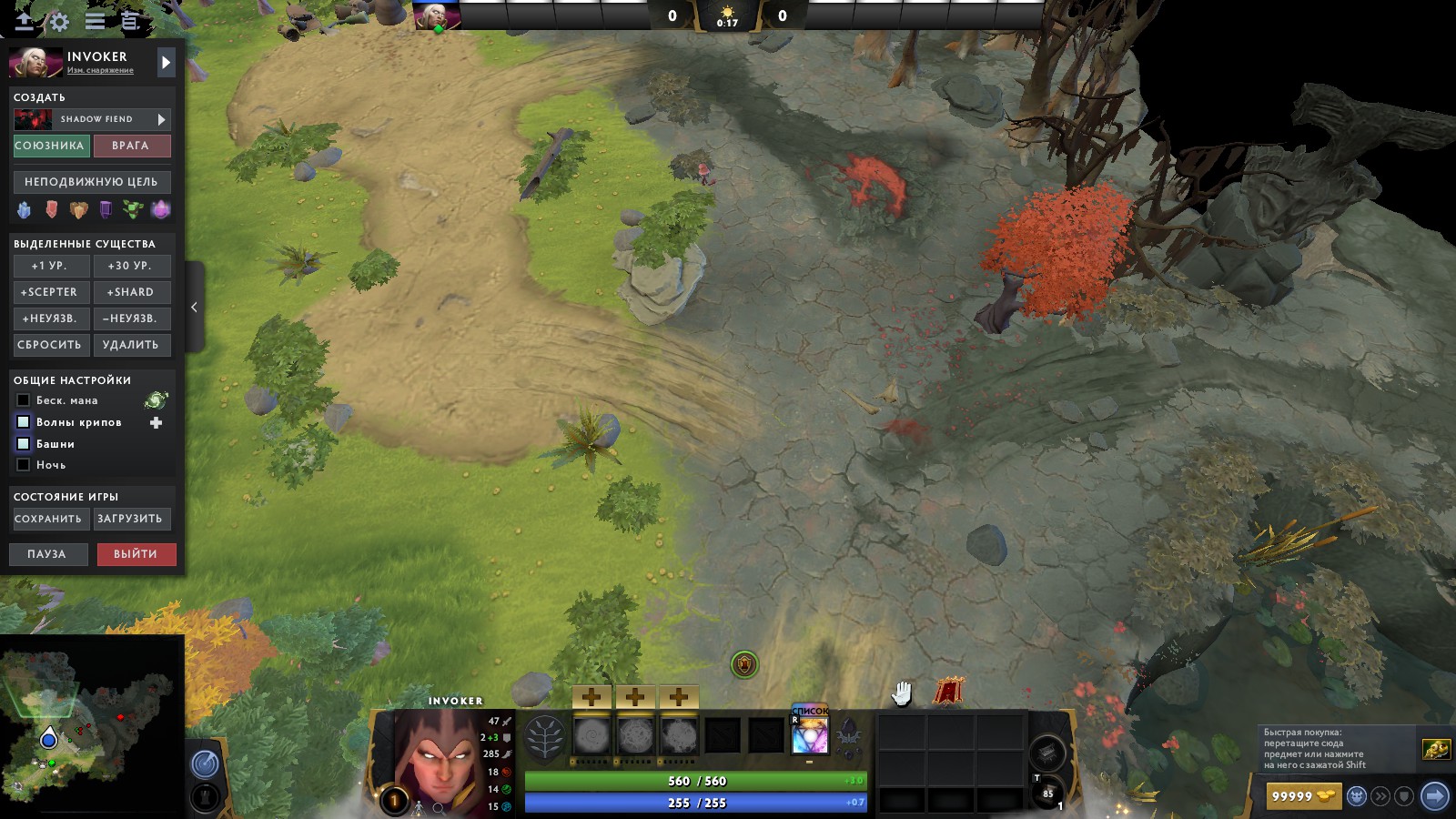Screen dimensions: 1456x819
Task: Toggle the Ночь checkbox
Action: click(x=22, y=464)
